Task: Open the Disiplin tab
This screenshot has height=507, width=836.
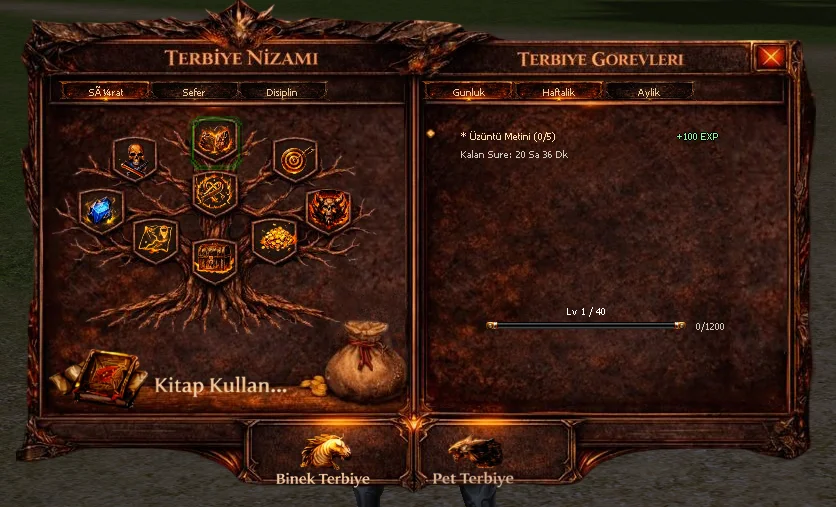Action: tap(282, 91)
